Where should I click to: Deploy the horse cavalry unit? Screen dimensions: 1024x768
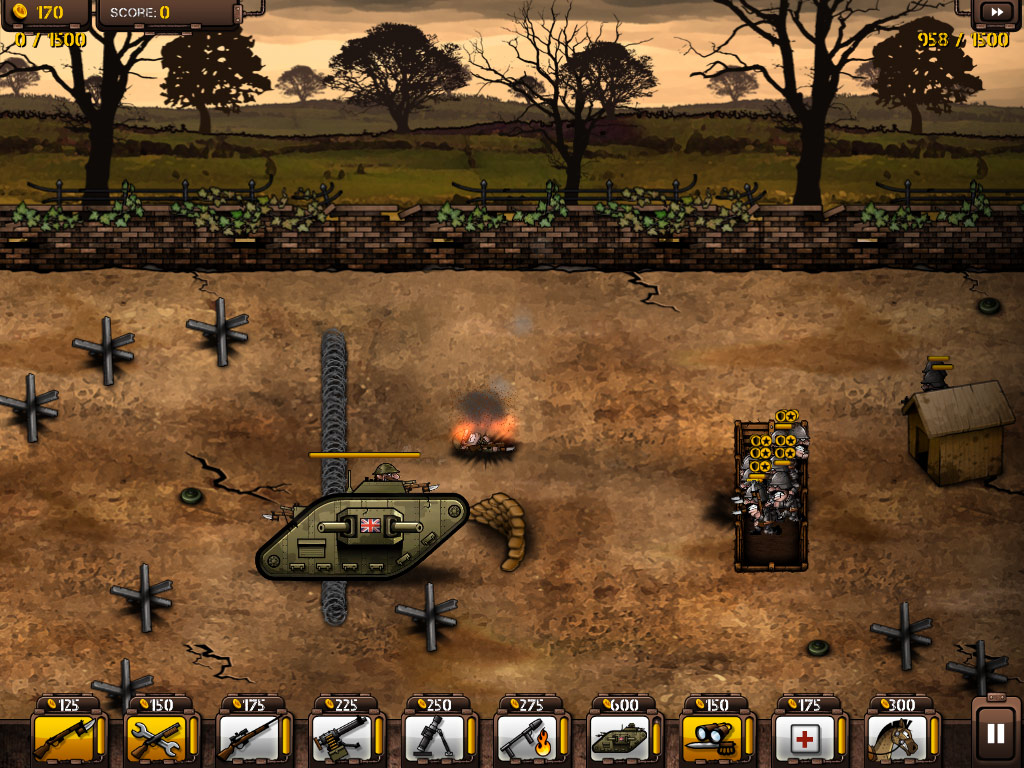(896, 736)
